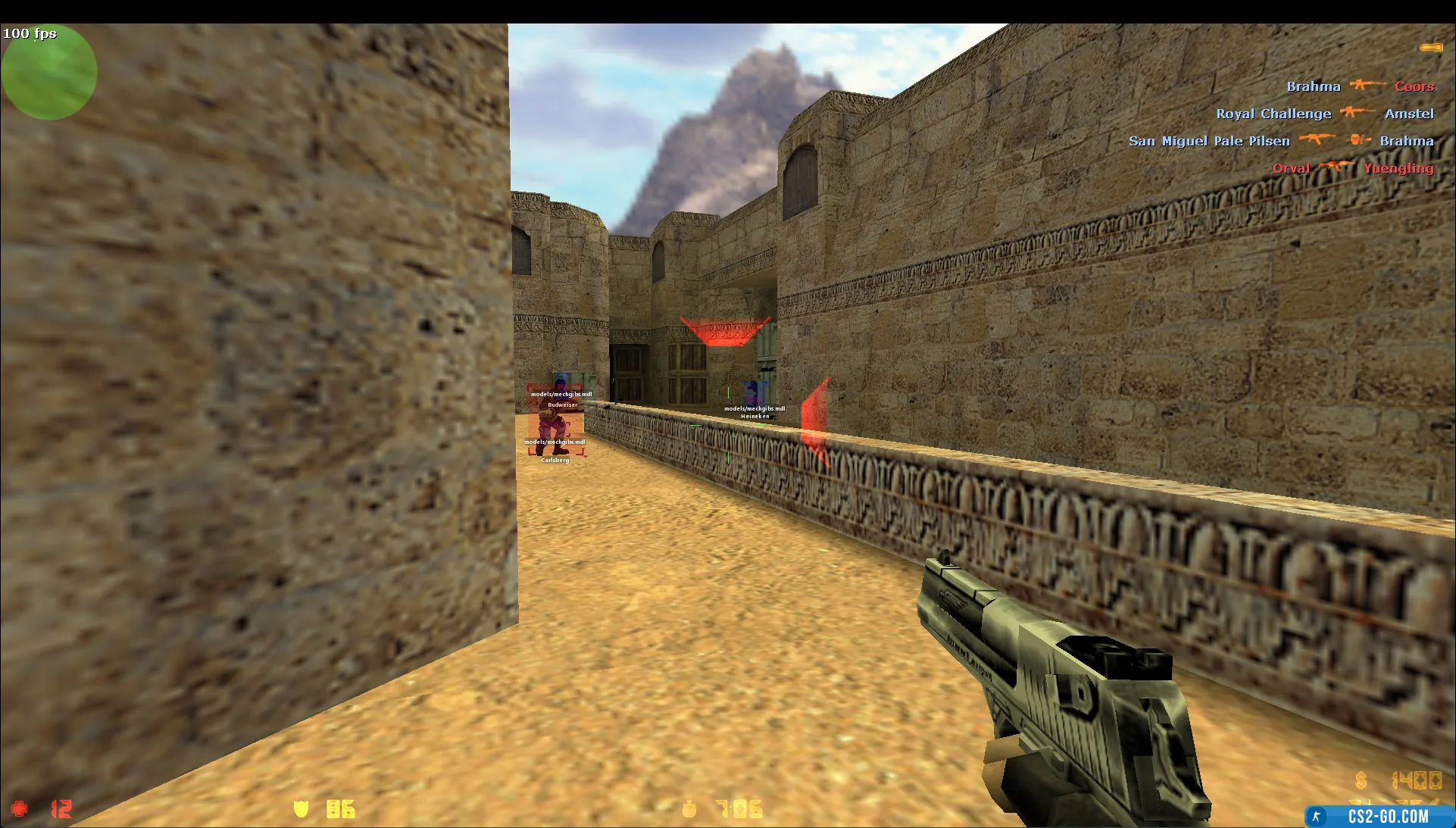This screenshot has width=1456, height=828.
Task: Select the Brahma killed Coors feed entry
Action: click(1360, 86)
